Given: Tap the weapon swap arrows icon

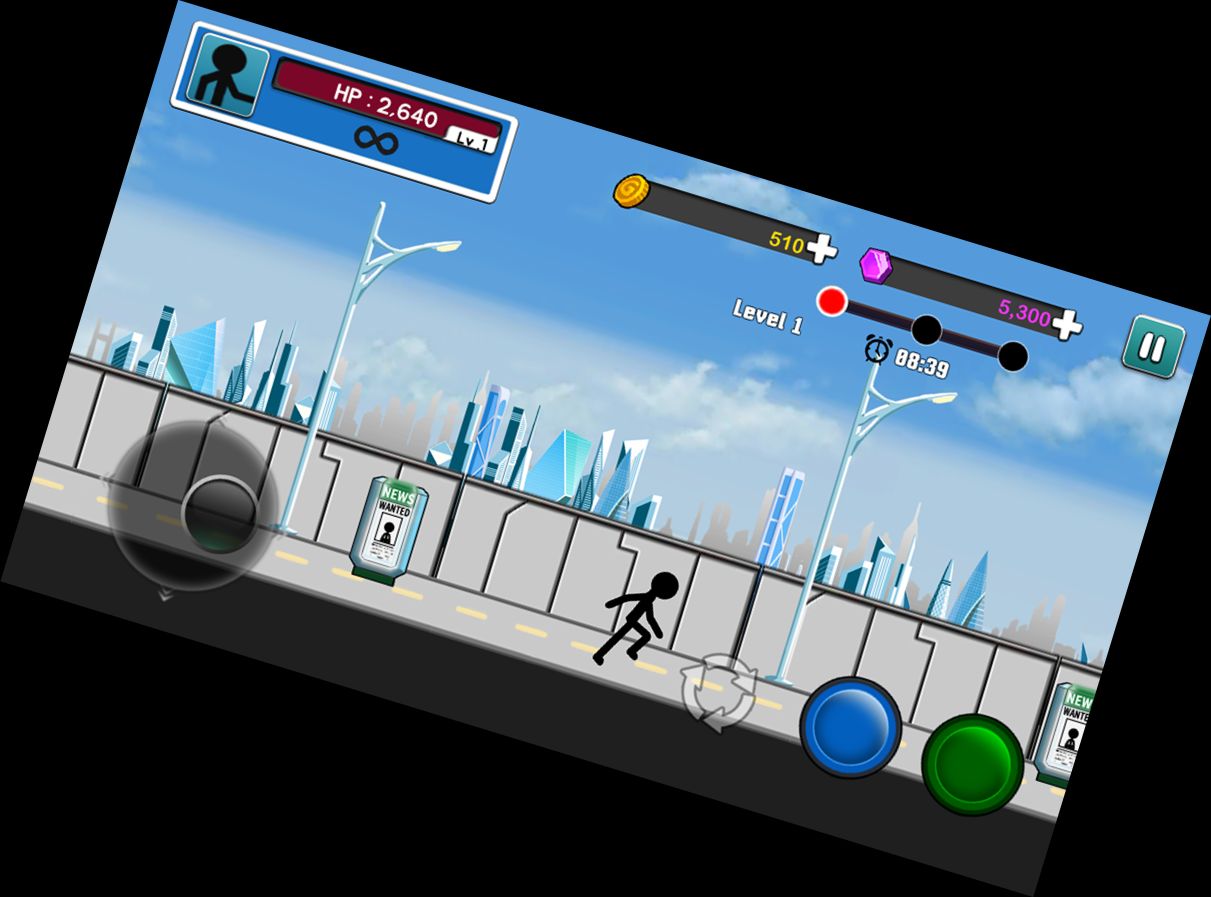Looking at the screenshot, I should pos(718,693).
